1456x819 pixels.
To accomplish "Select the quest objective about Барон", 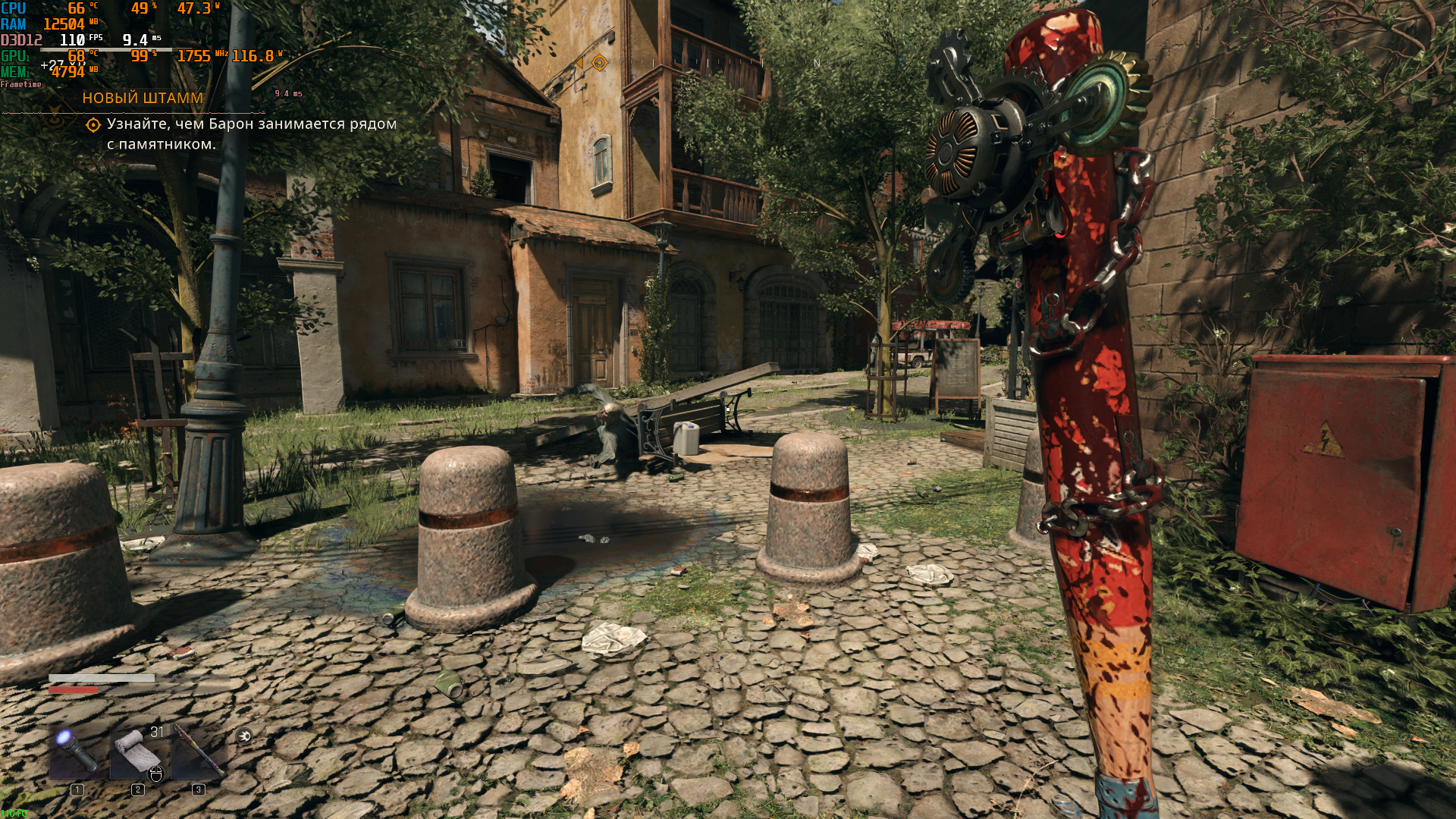I will (x=251, y=133).
